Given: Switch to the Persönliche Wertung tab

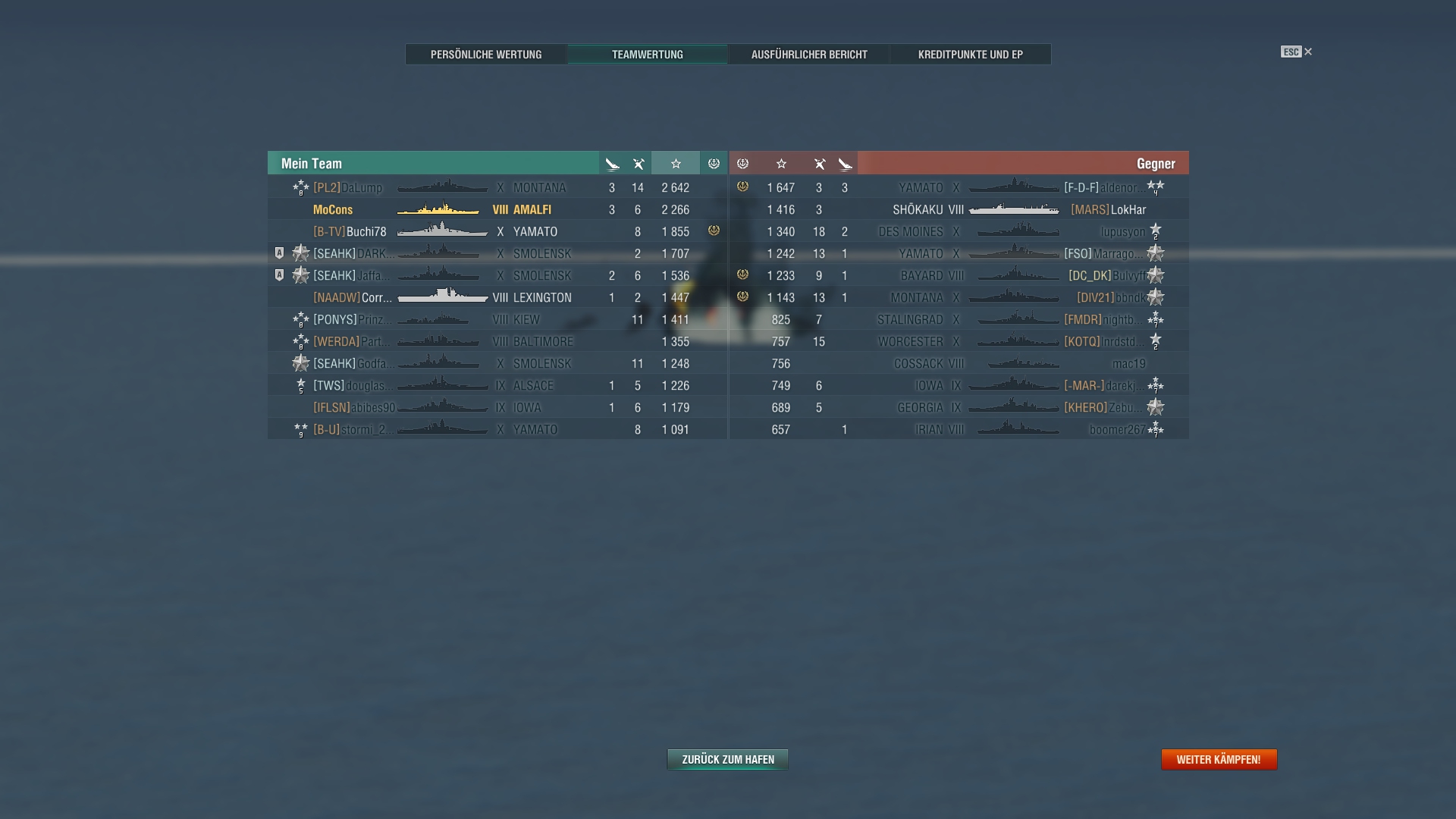Looking at the screenshot, I should (x=485, y=54).
